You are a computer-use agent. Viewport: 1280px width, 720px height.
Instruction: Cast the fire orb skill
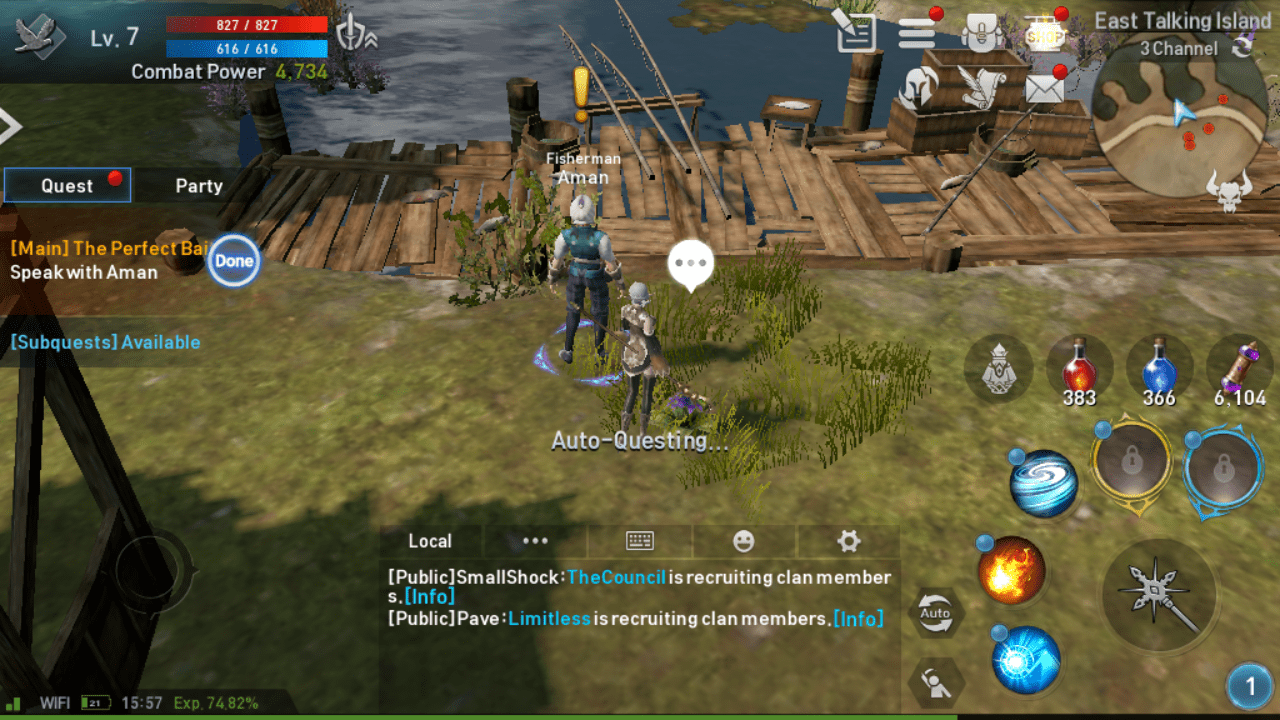click(1012, 570)
